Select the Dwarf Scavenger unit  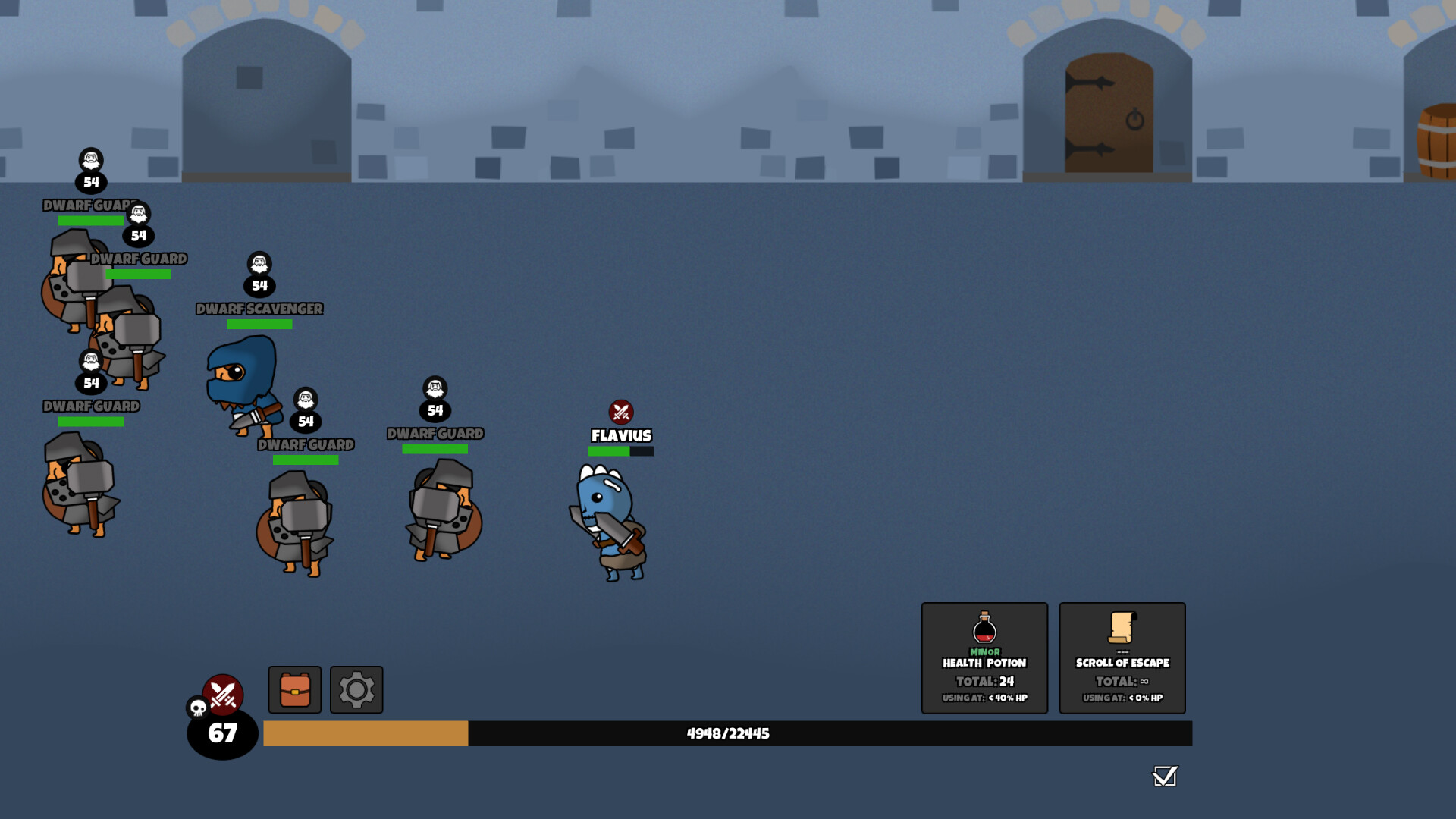(239, 379)
